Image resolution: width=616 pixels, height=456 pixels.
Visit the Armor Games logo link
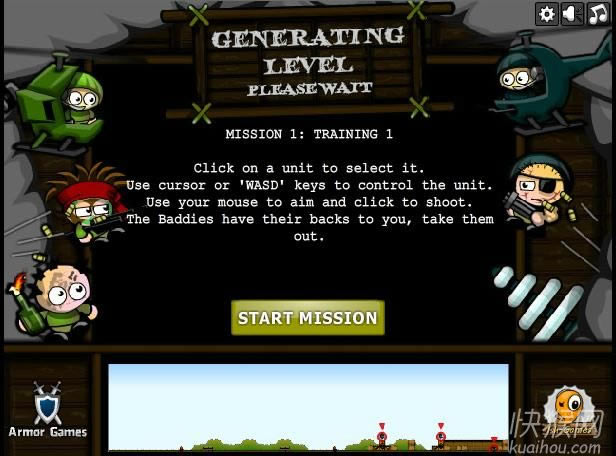click(48, 410)
